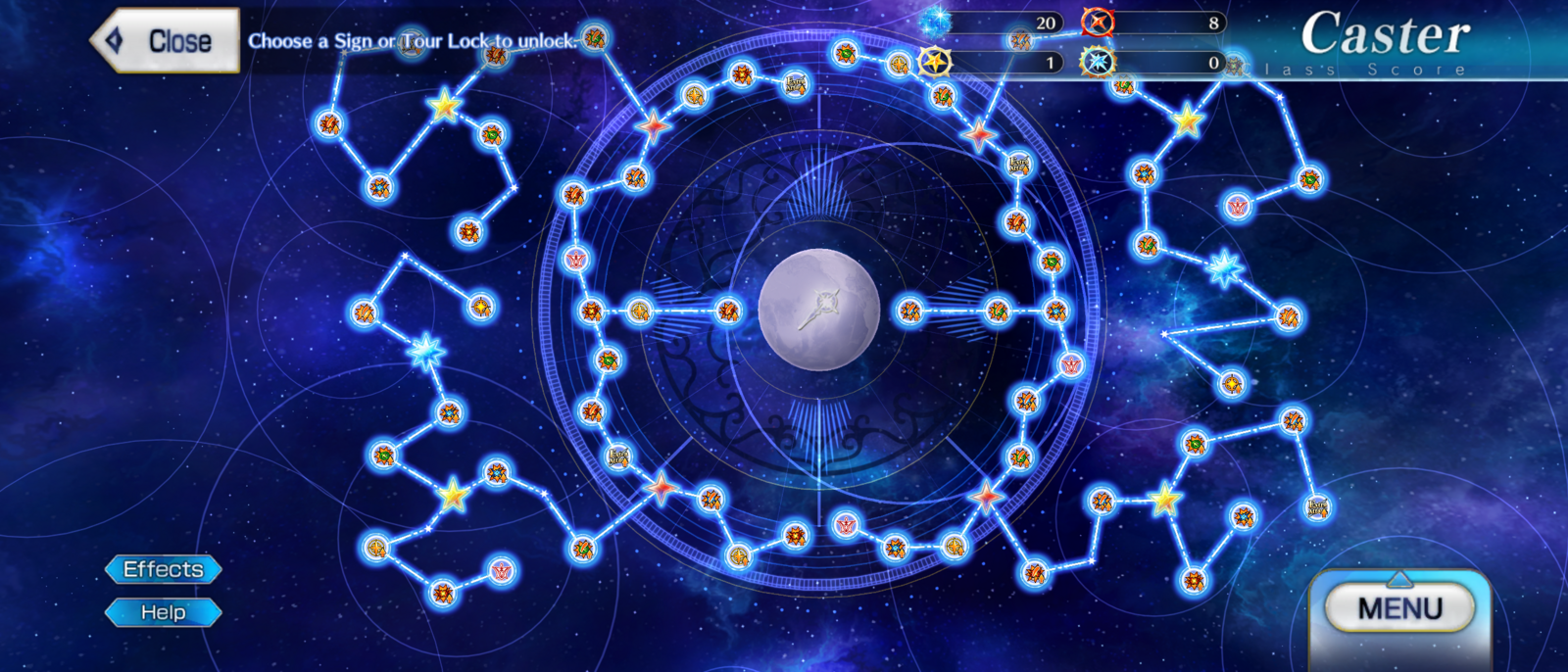
Task: Open the Effects list
Action: point(164,569)
